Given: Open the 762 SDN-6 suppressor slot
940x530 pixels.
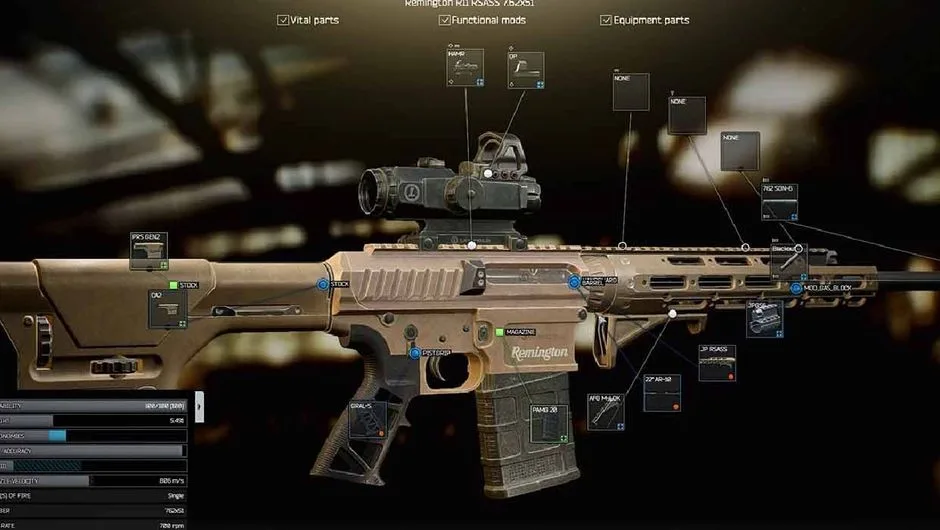Looking at the screenshot, I should (779, 203).
